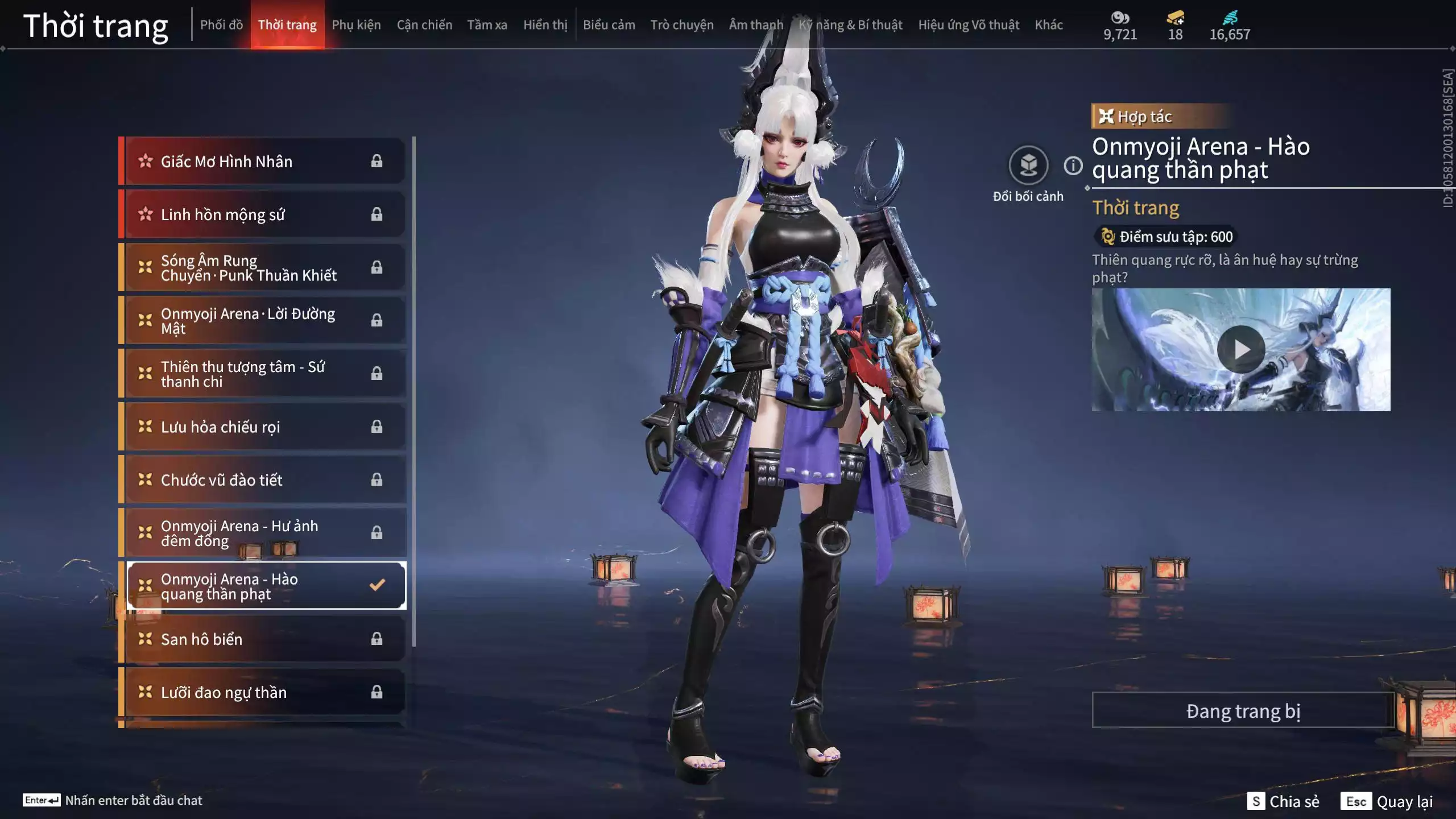Click the Đổi bối cảnh scene button

click(x=1028, y=166)
